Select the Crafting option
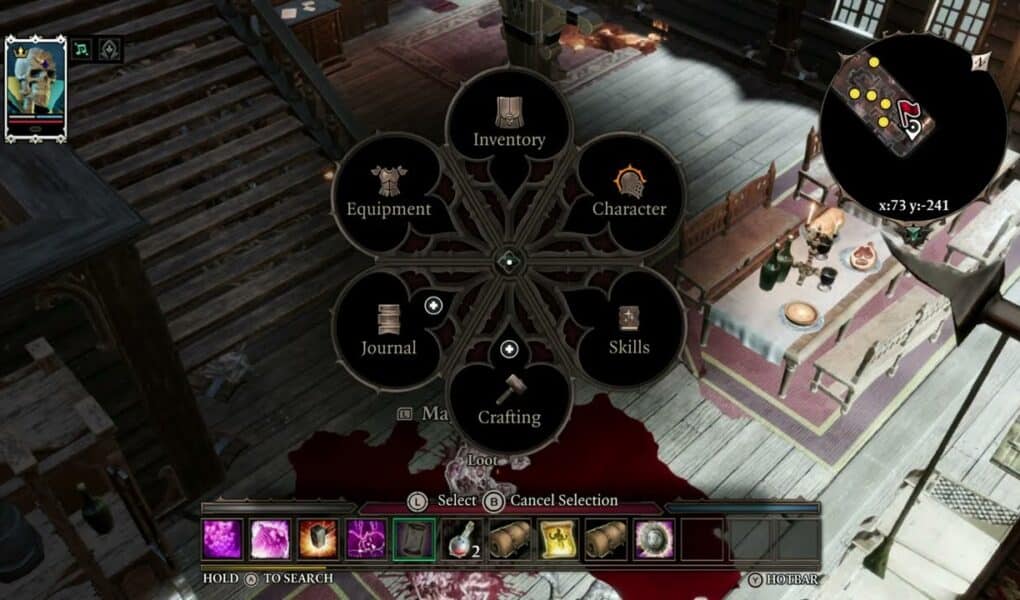Image resolution: width=1020 pixels, height=600 pixels. coord(509,400)
